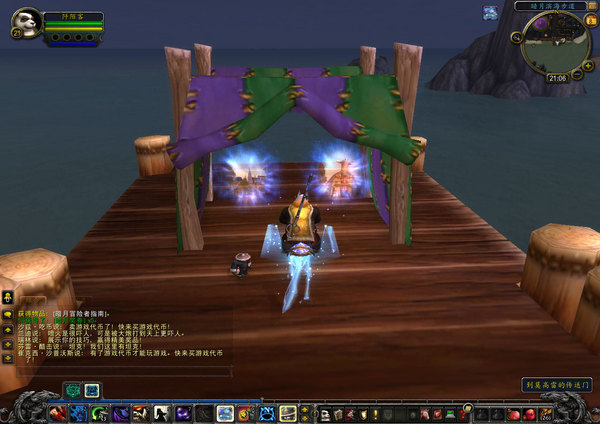Click the panda player portrait
The width and height of the screenshot is (600, 424).
point(27,21)
